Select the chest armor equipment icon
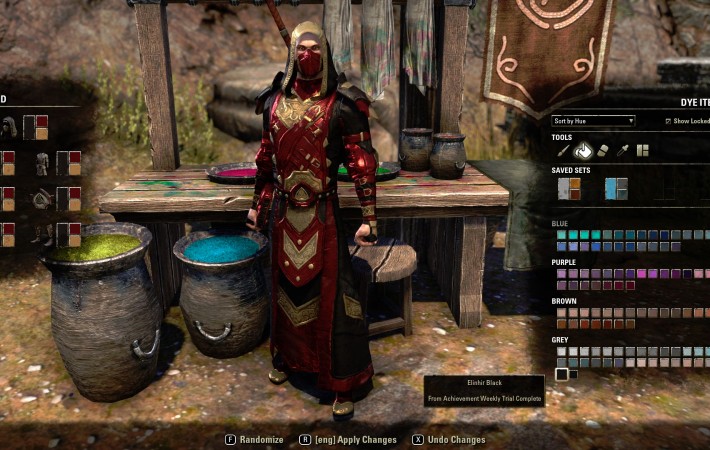This screenshot has height=450, width=710. coord(42,163)
